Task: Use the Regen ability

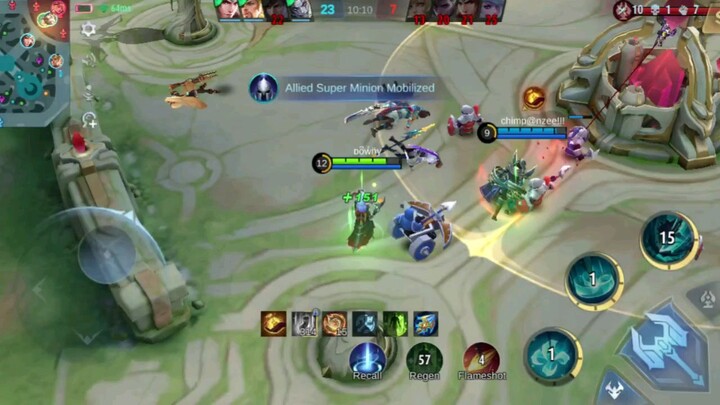Action: pyautogui.click(x=424, y=358)
